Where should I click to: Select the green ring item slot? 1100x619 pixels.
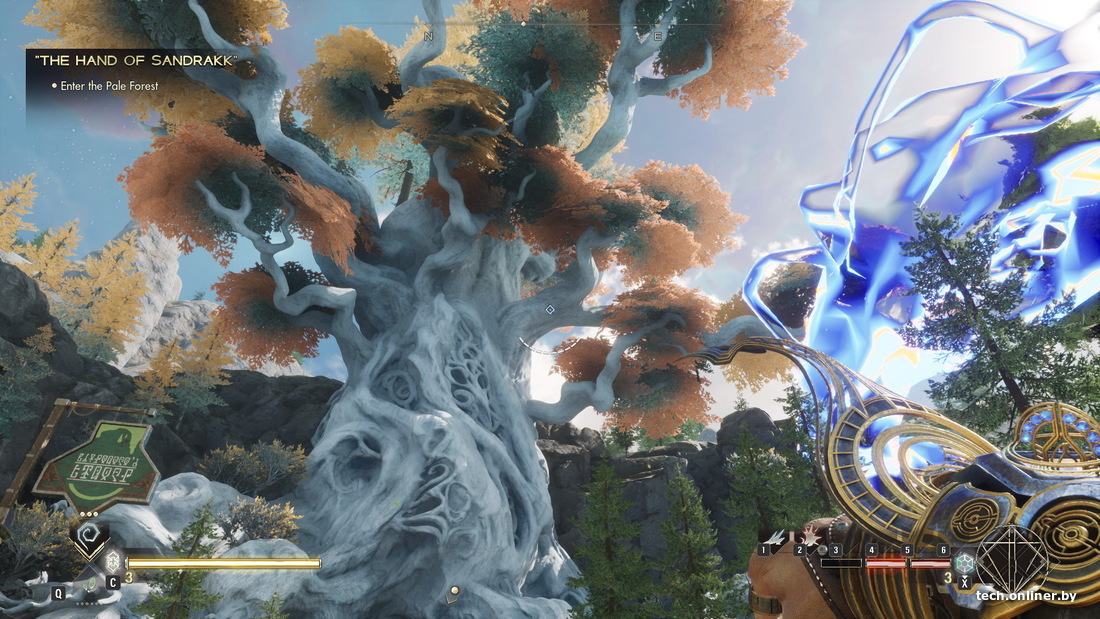[89, 584]
